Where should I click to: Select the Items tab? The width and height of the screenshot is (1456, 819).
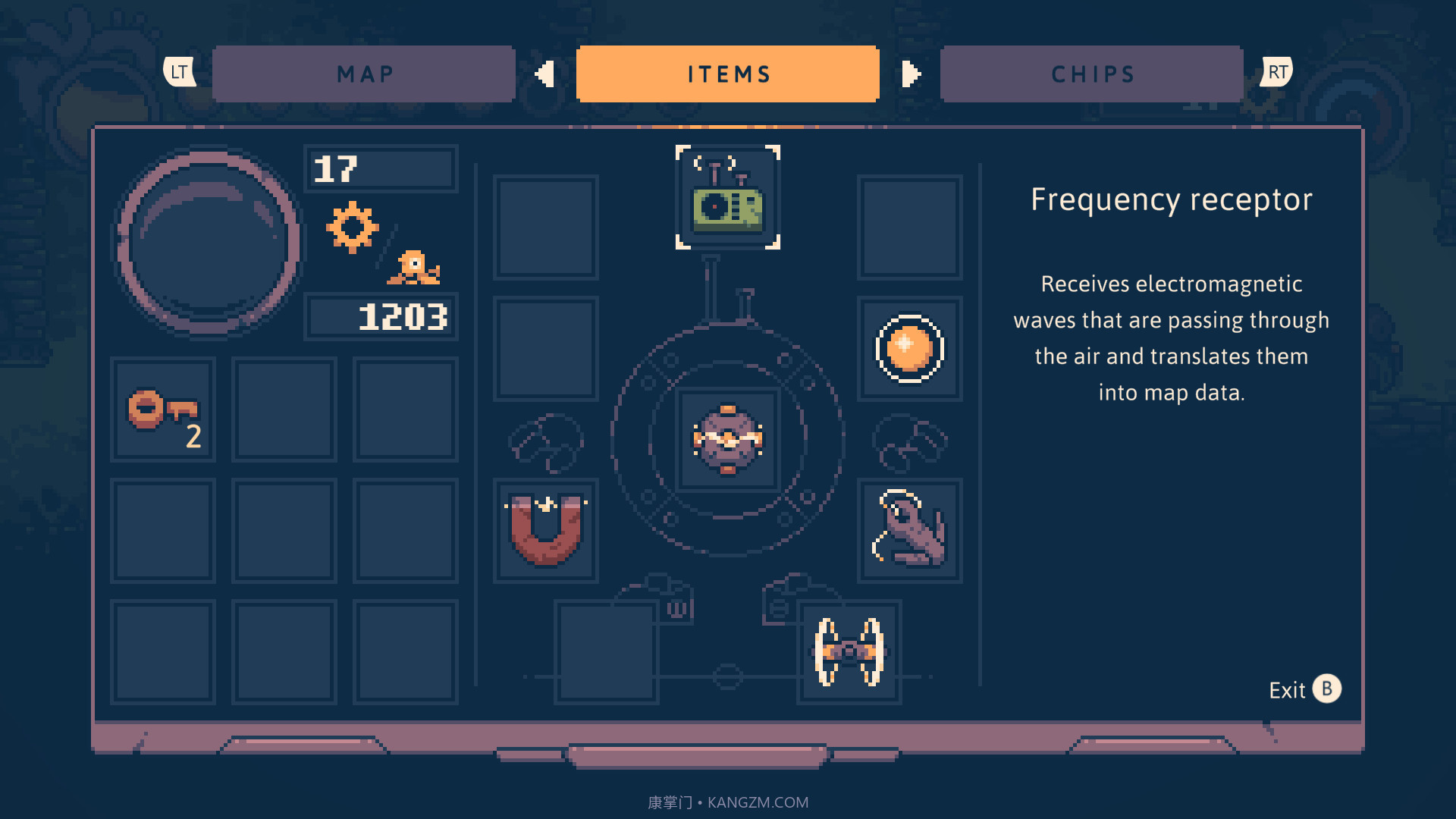728,74
